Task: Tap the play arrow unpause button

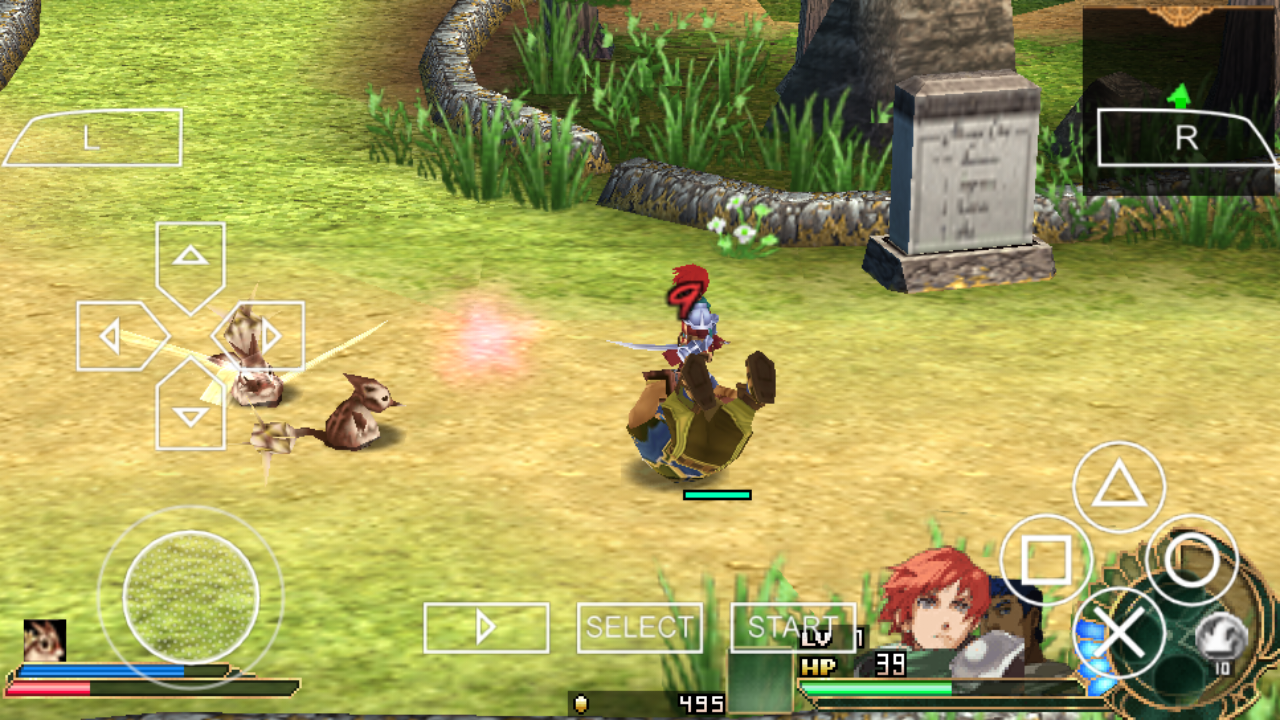Action: coord(486,627)
